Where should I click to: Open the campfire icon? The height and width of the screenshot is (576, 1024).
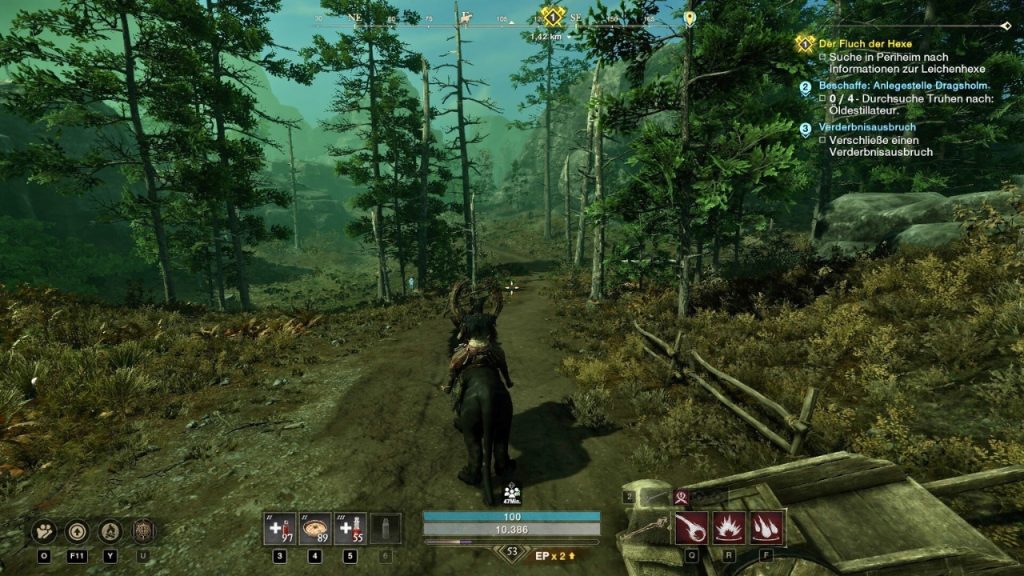coord(111,530)
